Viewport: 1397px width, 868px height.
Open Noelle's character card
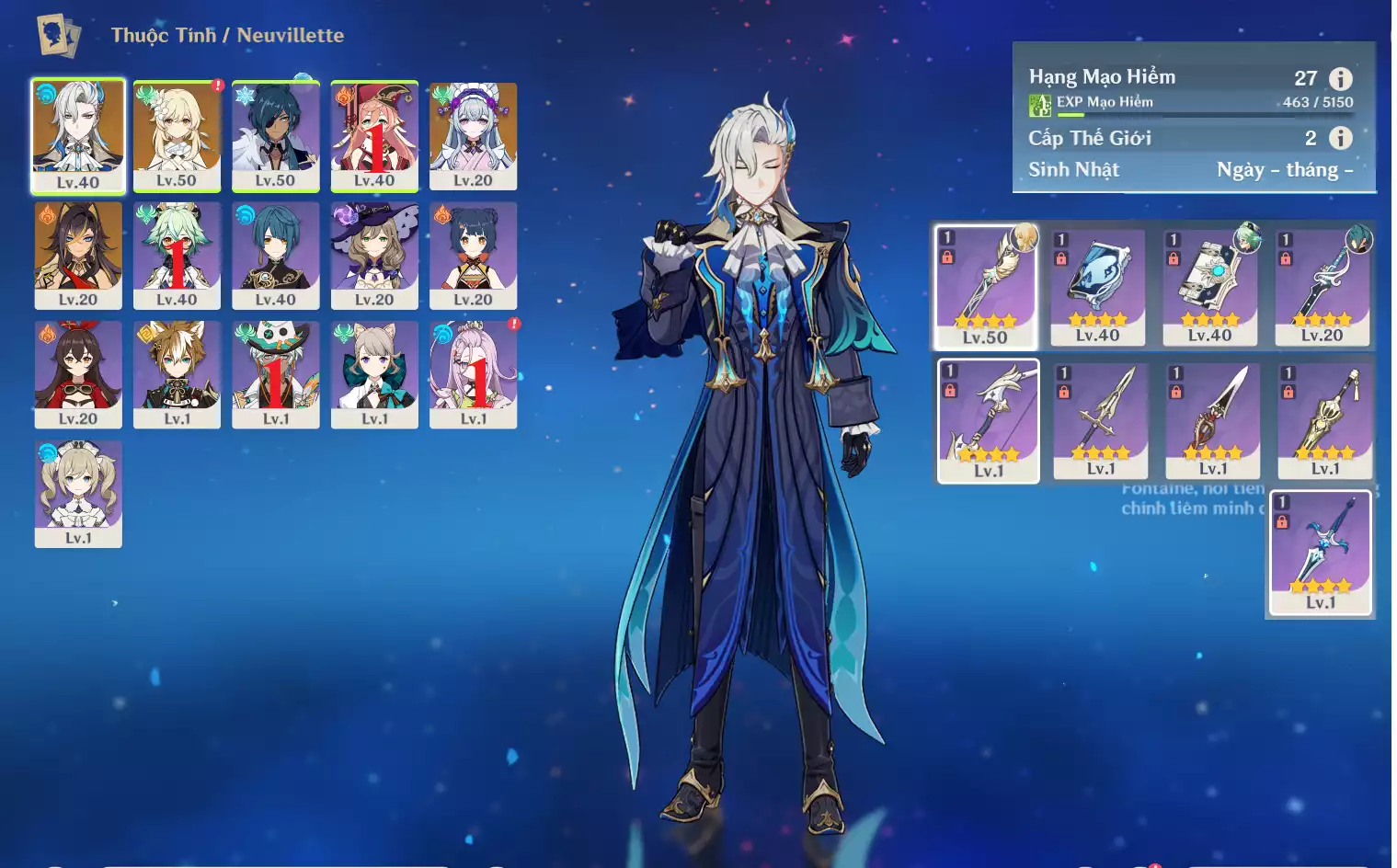click(473, 135)
